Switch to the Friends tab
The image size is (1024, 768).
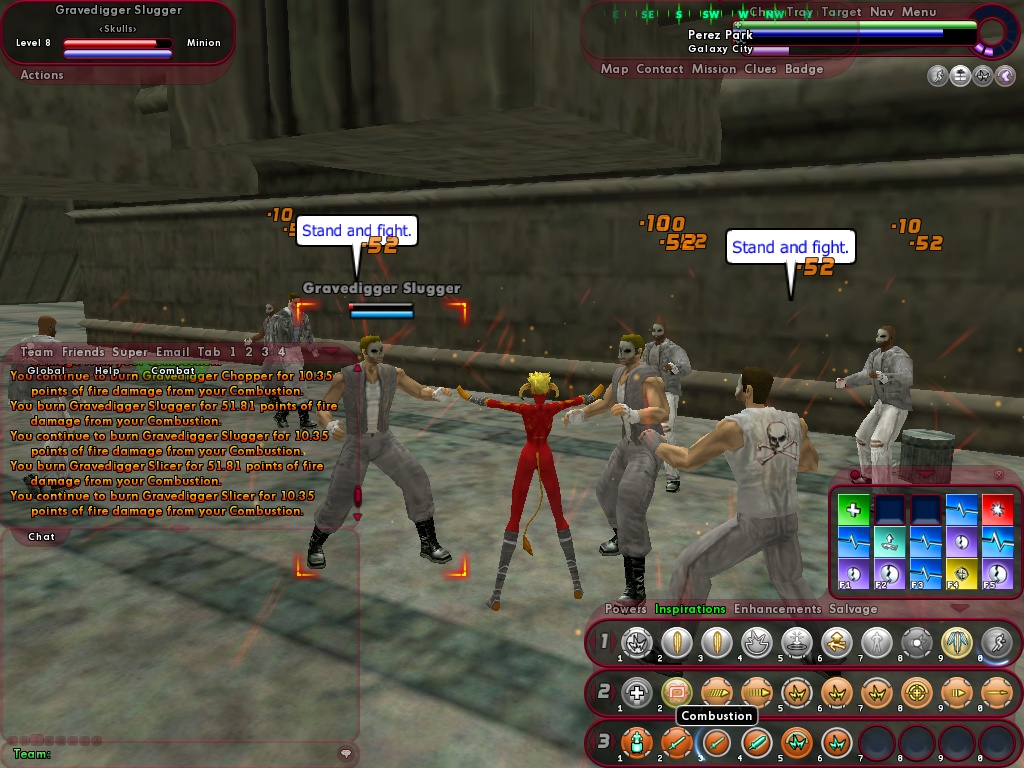(83, 352)
